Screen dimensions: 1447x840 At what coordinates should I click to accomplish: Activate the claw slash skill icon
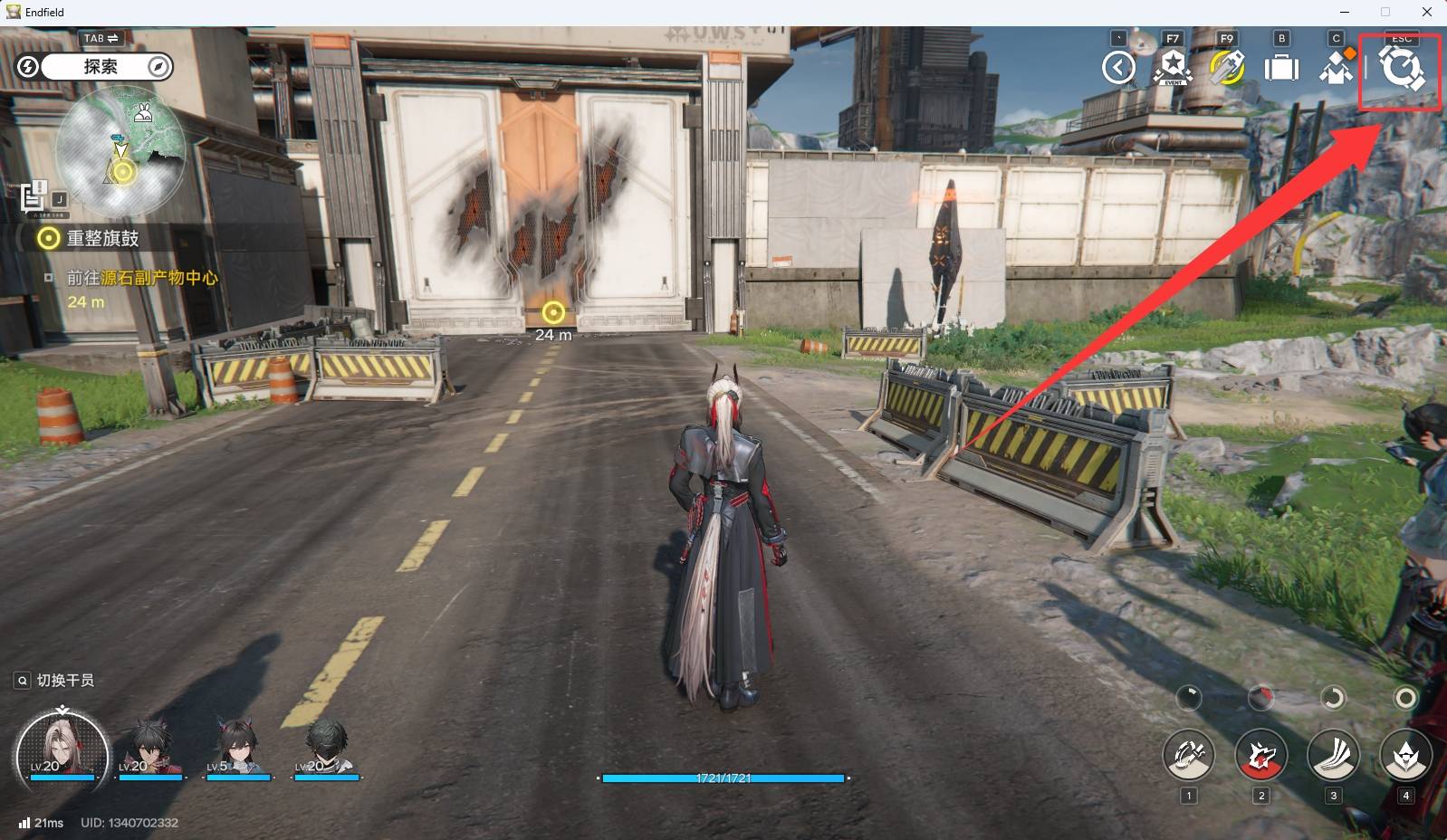point(1333,754)
